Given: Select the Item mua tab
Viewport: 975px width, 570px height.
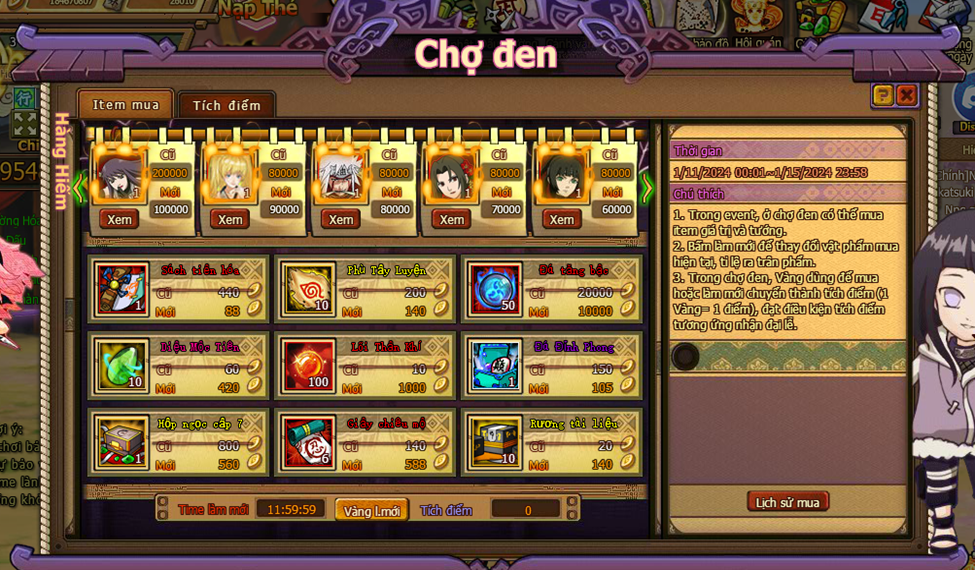Looking at the screenshot, I should pyautogui.click(x=126, y=104).
